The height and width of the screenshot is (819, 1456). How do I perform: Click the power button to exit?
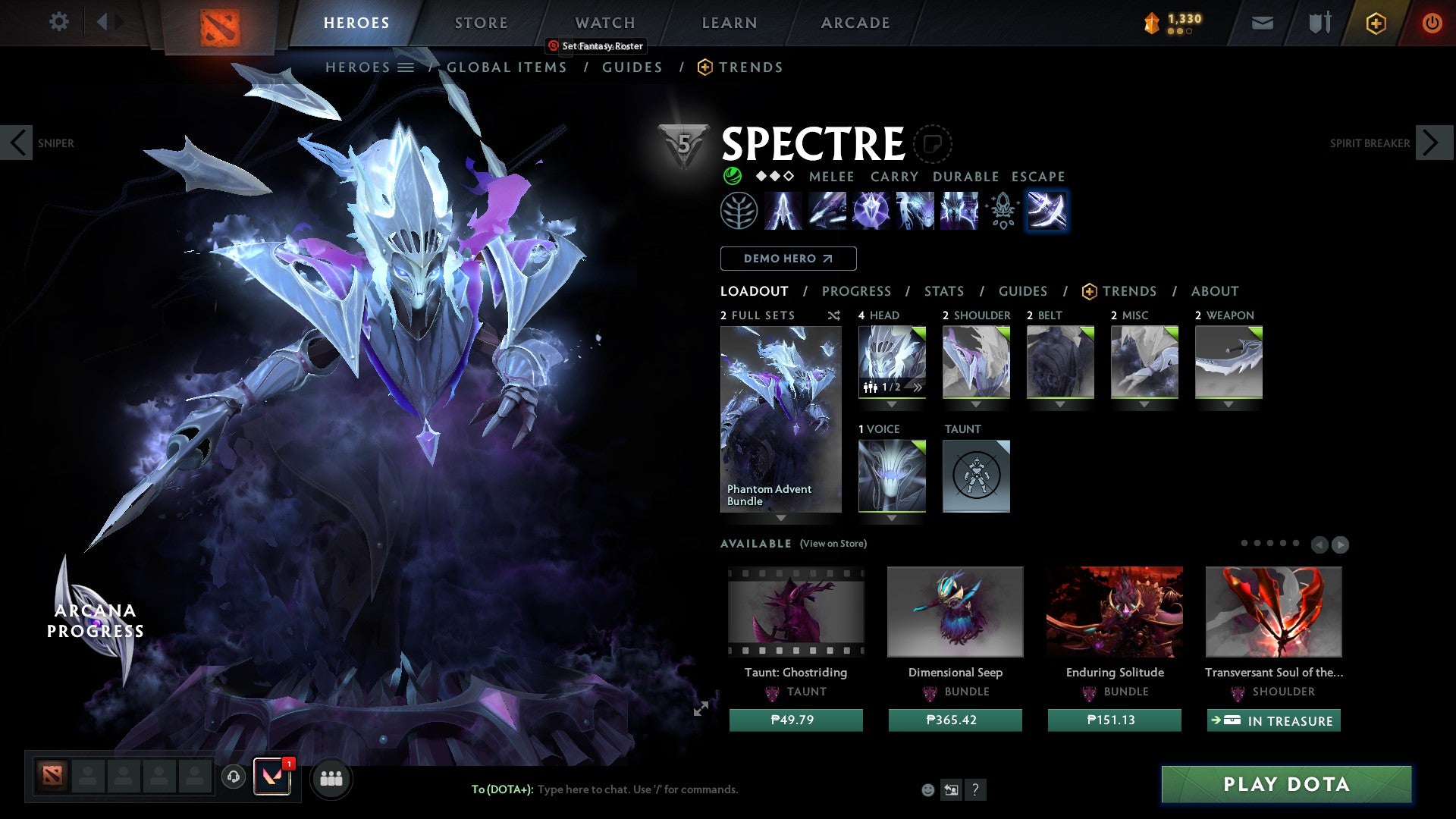pyautogui.click(x=1432, y=23)
